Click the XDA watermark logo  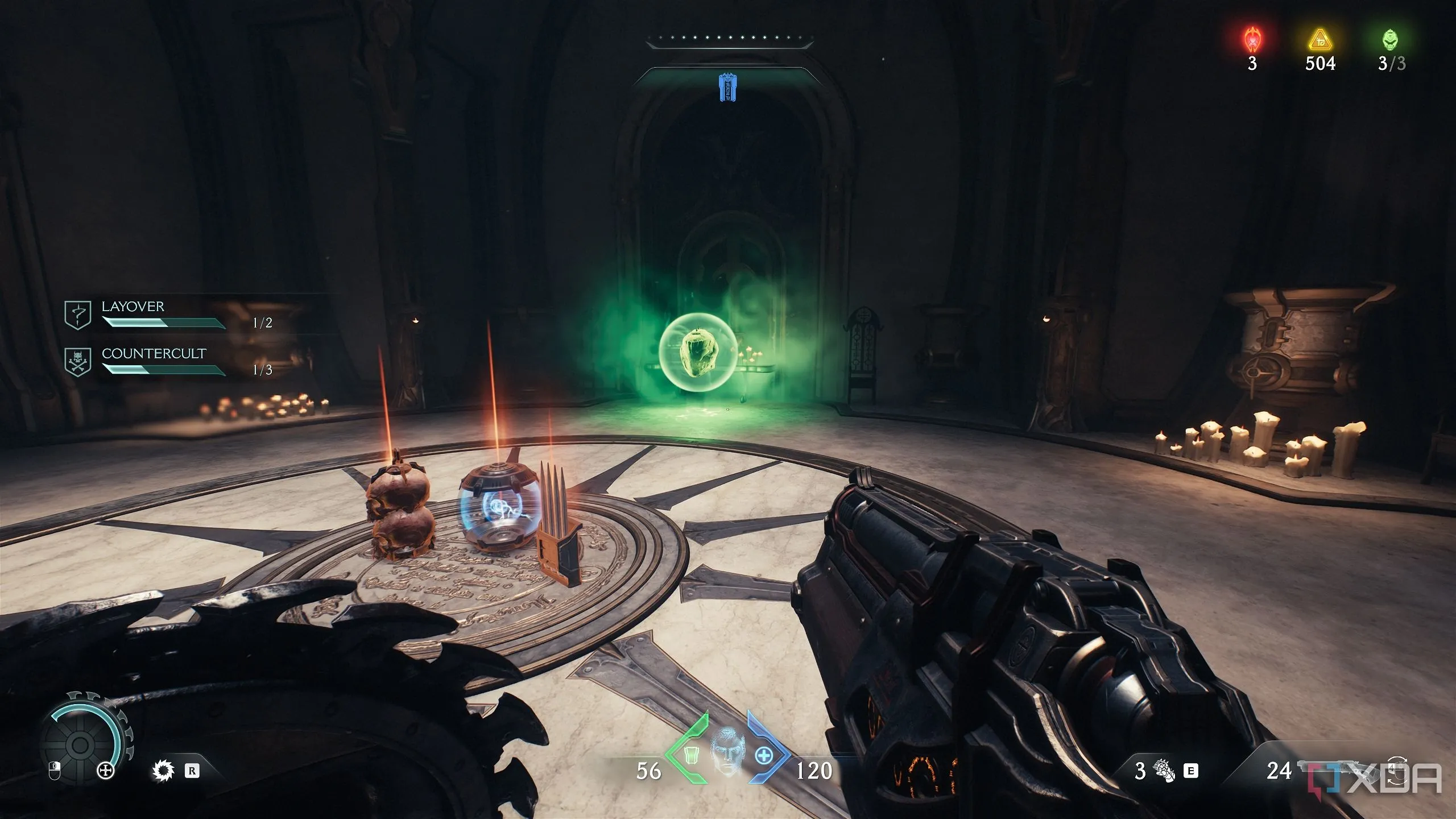click(1378, 779)
